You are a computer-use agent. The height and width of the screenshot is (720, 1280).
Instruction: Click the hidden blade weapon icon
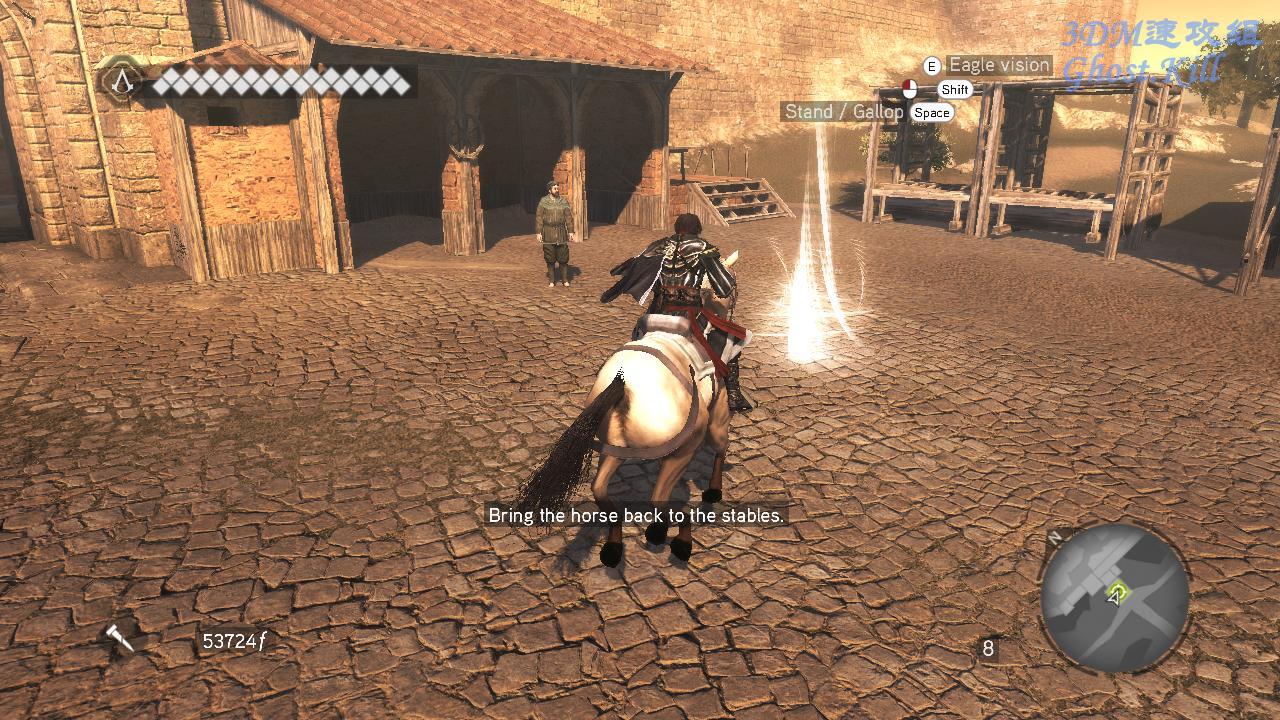120,638
